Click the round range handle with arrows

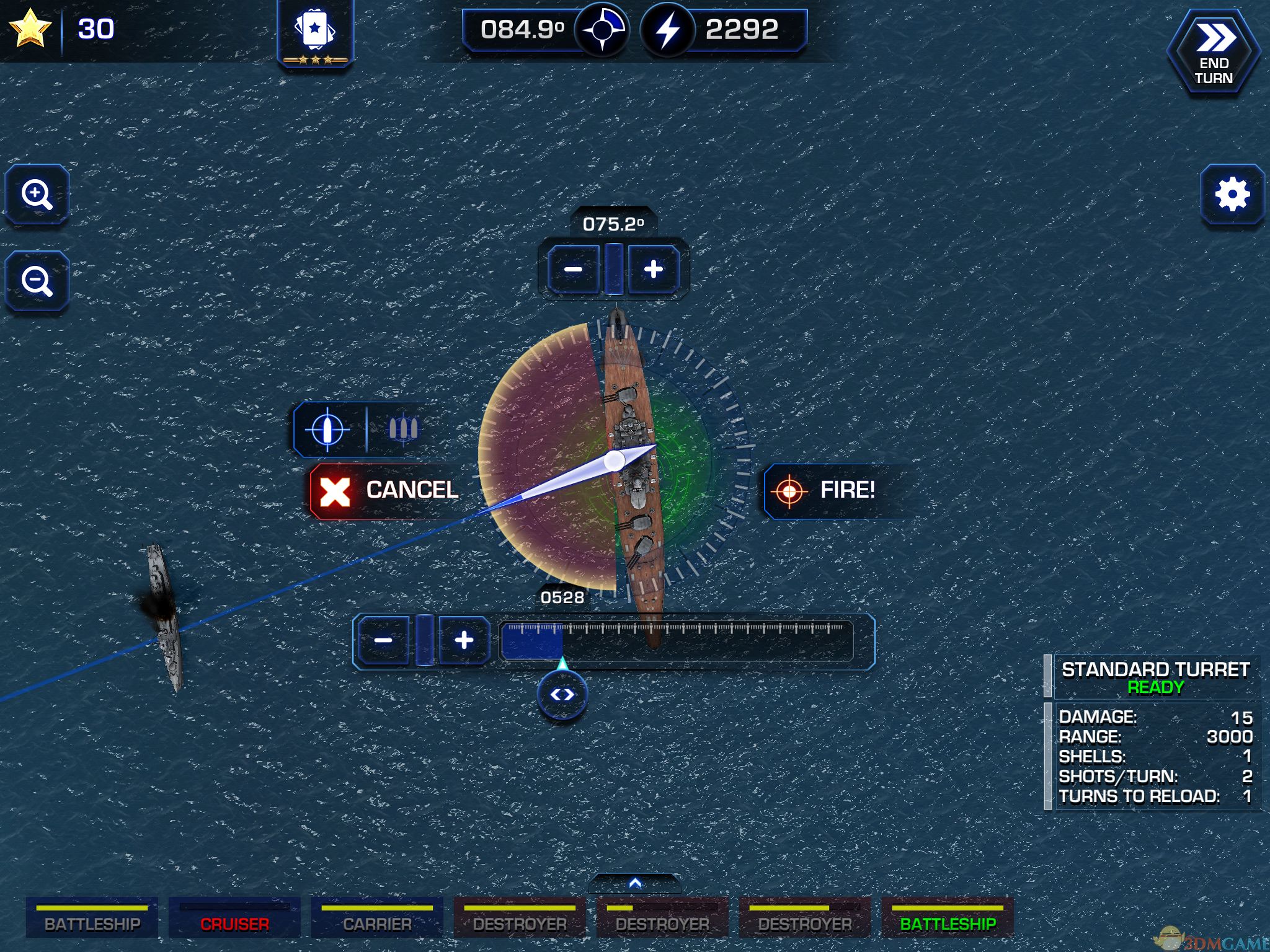(x=562, y=695)
